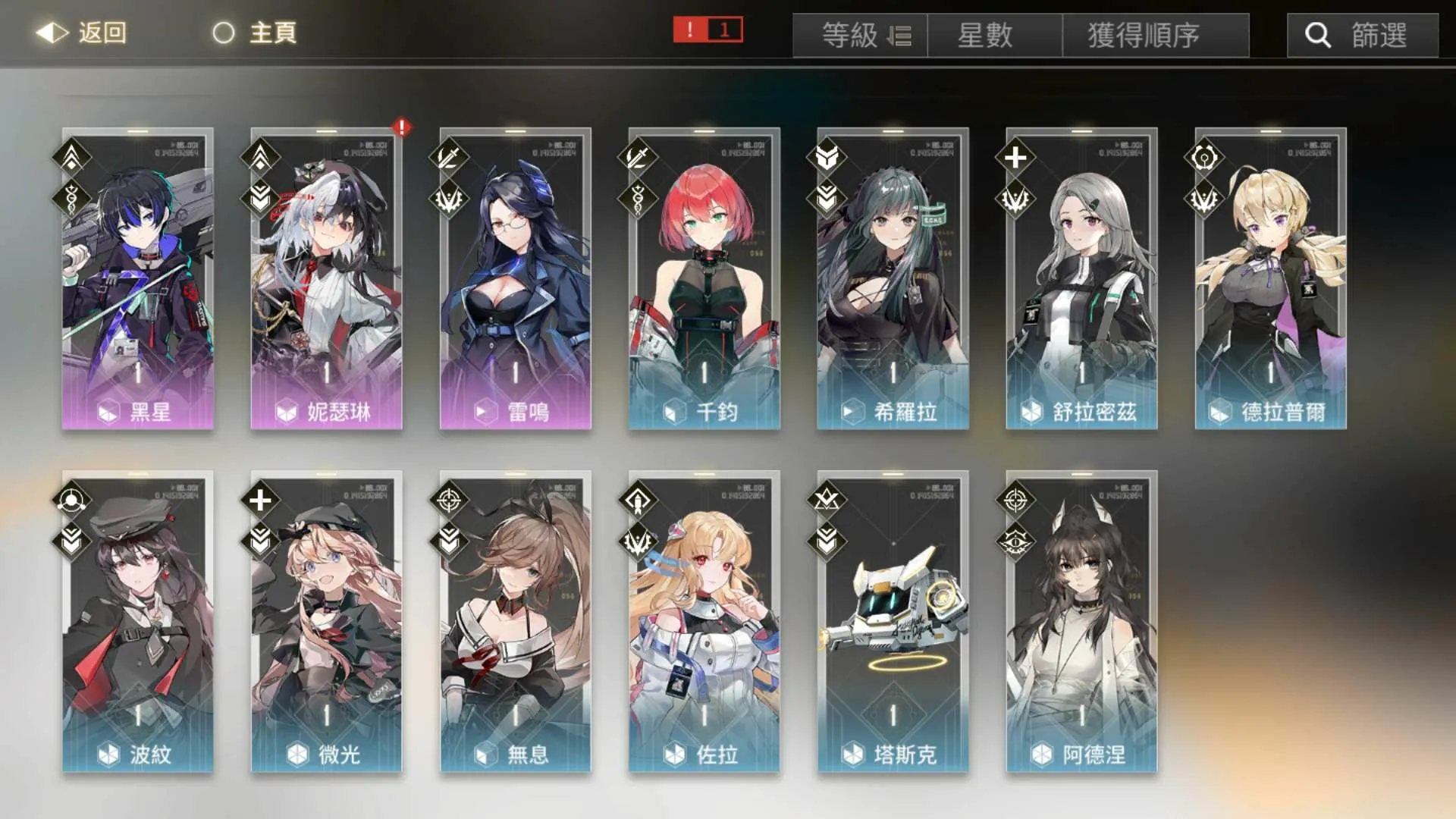This screenshot has width=1456, height=819.
Task: Pick the 微光 character card
Action: pos(326,621)
